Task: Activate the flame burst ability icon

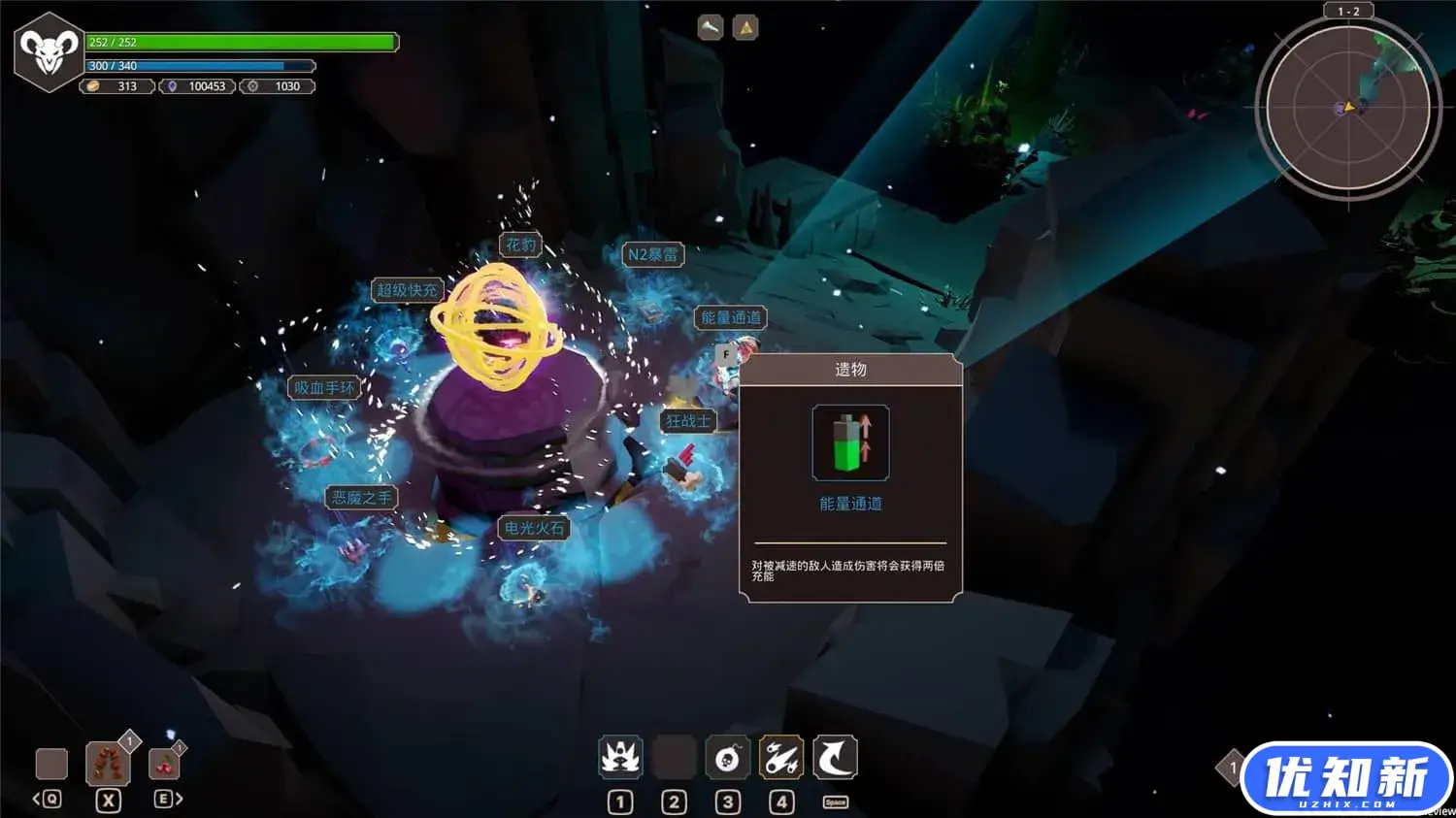Action: [620, 758]
